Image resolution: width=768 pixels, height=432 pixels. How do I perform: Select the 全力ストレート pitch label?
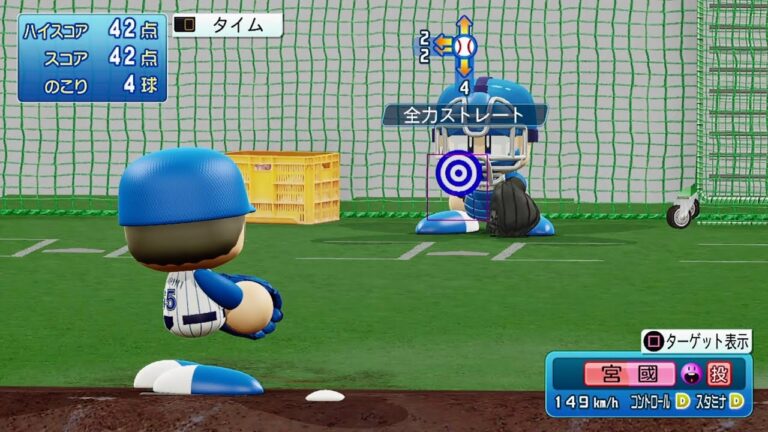464,115
